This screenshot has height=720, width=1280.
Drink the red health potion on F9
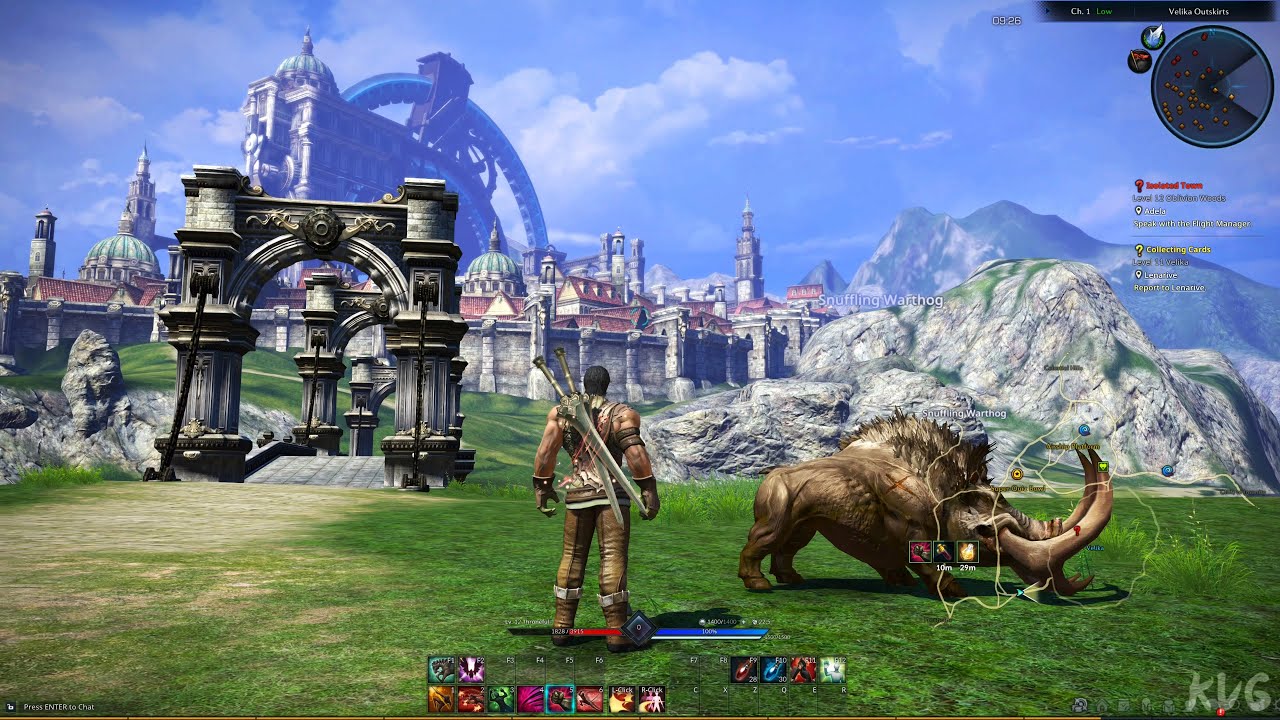coord(743,670)
